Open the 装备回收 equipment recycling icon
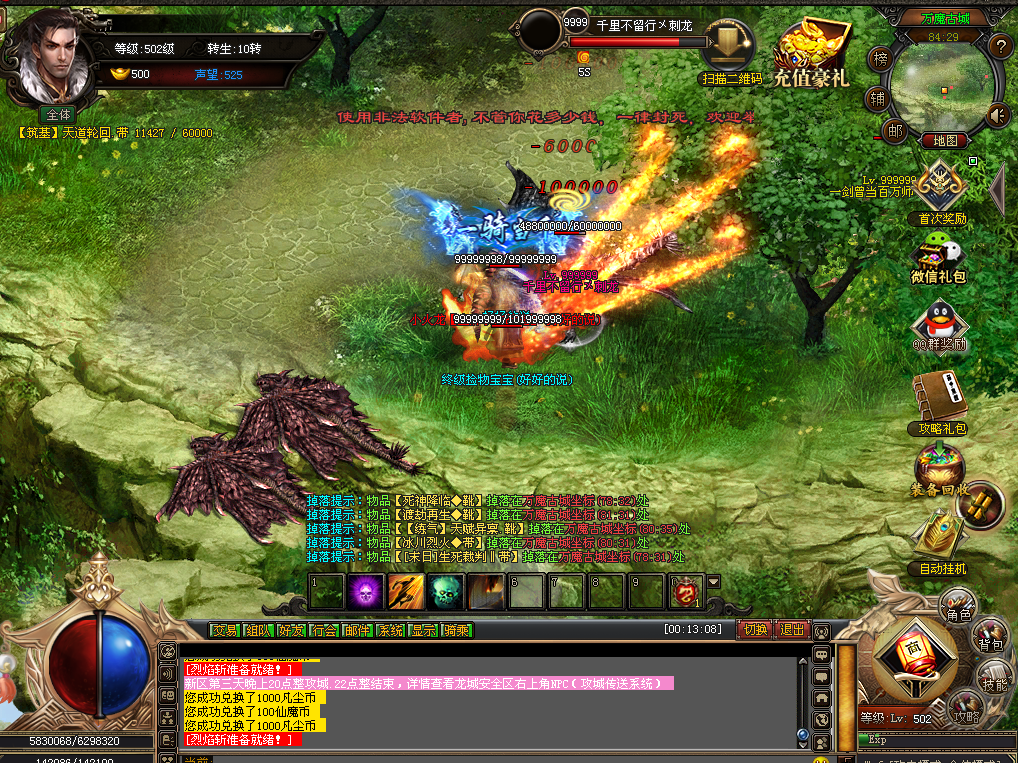Viewport: 1018px width, 763px height. click(x=938, y=471)
